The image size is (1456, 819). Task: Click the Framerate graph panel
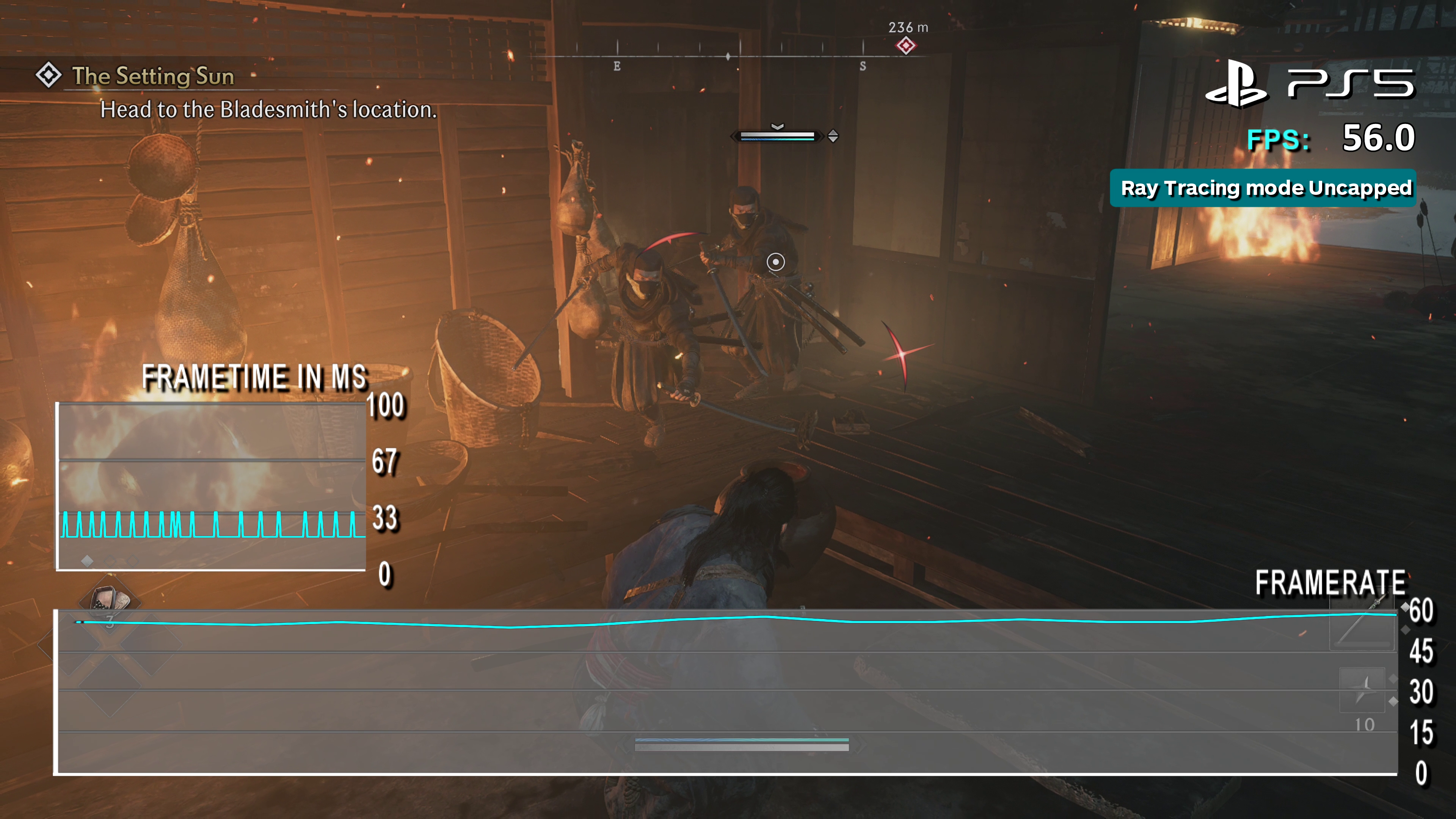(x=727, y=692)
